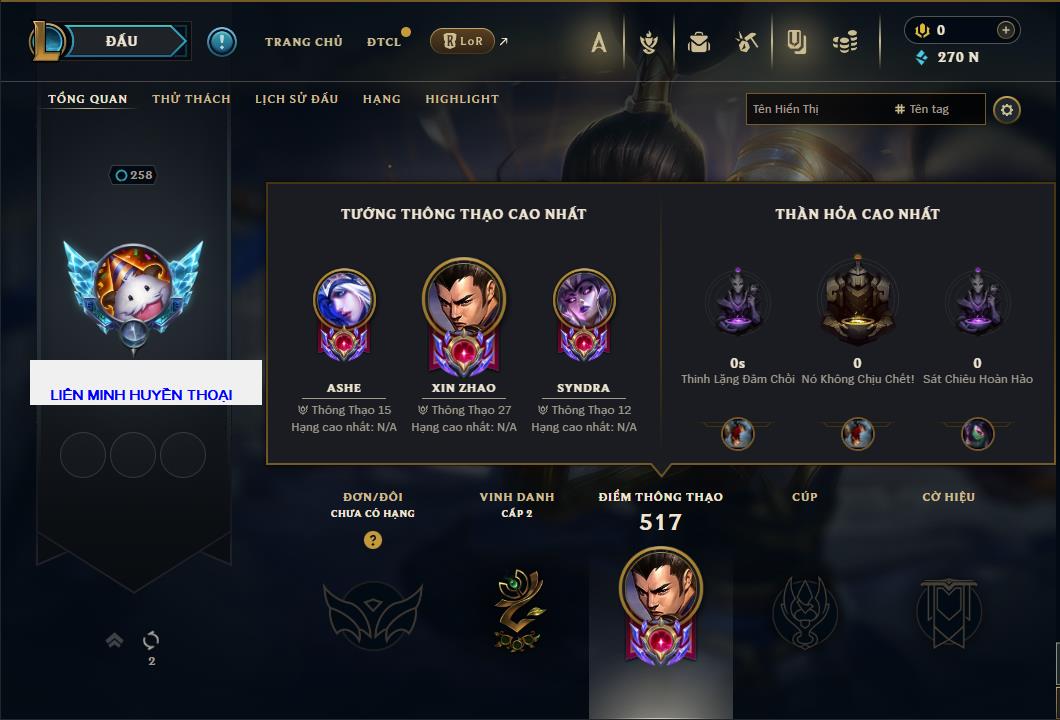Image resolution: width=1060 pixels, height=720 pixels.
Task: Select the Ashe mastery portrait
Action: [344, 300]
